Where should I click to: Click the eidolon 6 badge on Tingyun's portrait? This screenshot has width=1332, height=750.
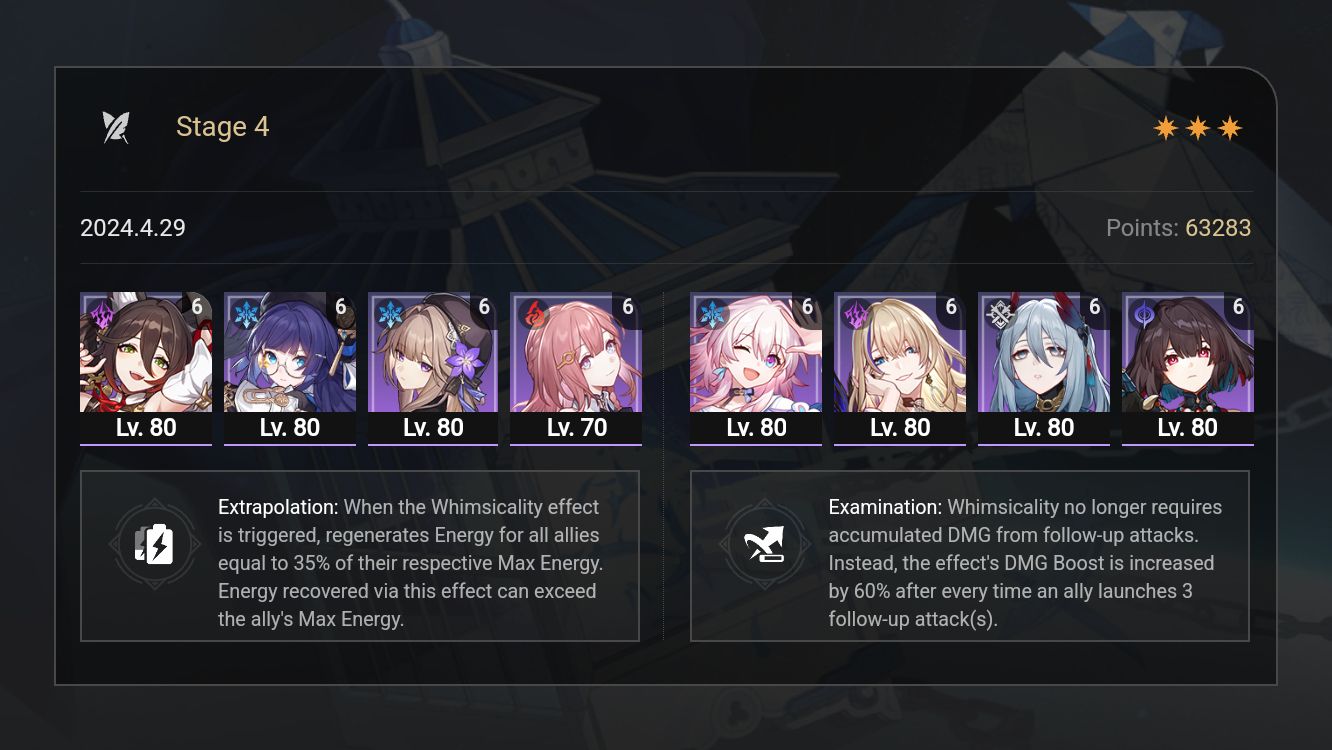coord(197,306)
